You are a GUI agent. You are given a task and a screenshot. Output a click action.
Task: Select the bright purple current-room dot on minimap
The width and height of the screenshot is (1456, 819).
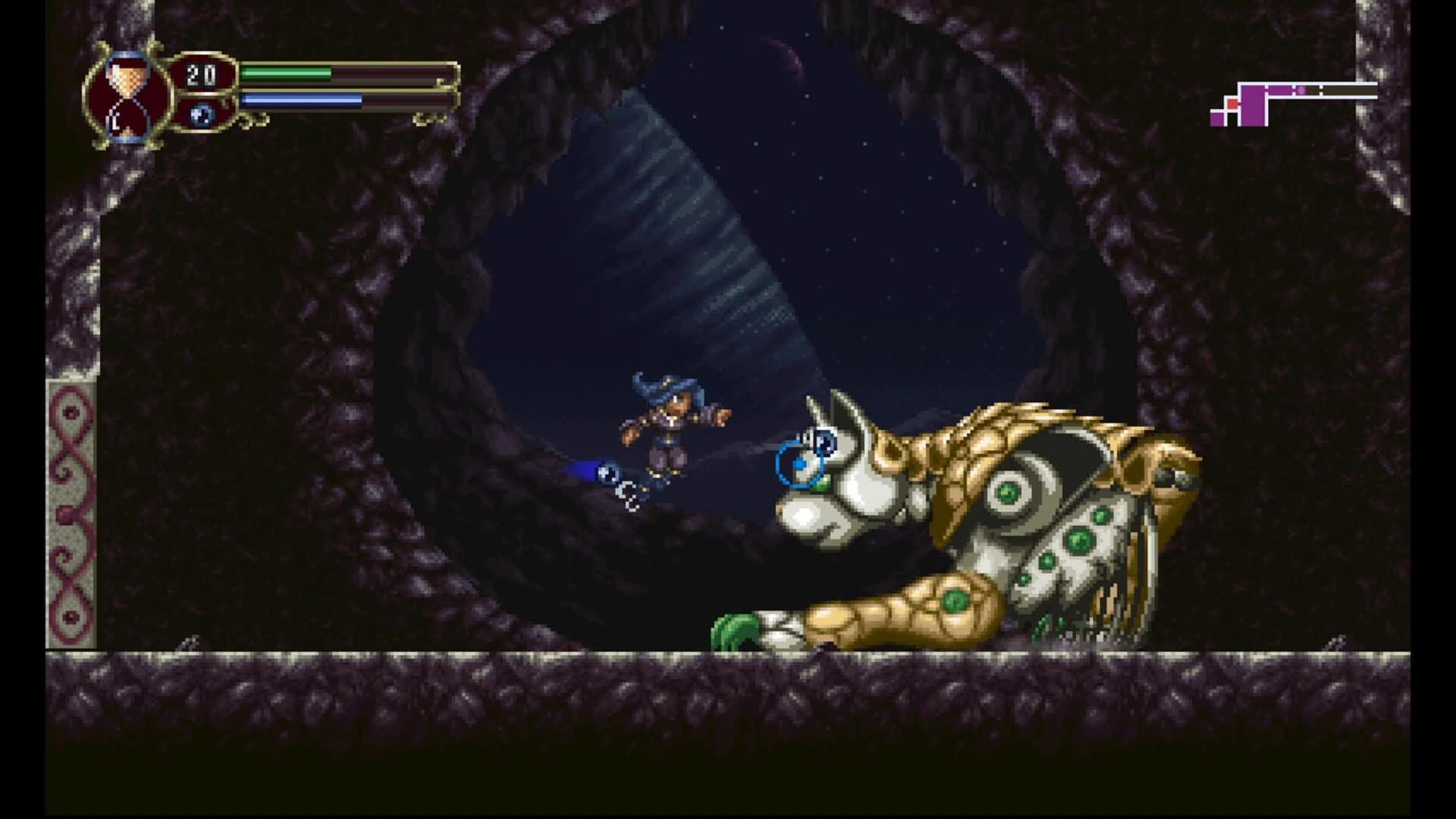pos(1301,89)
